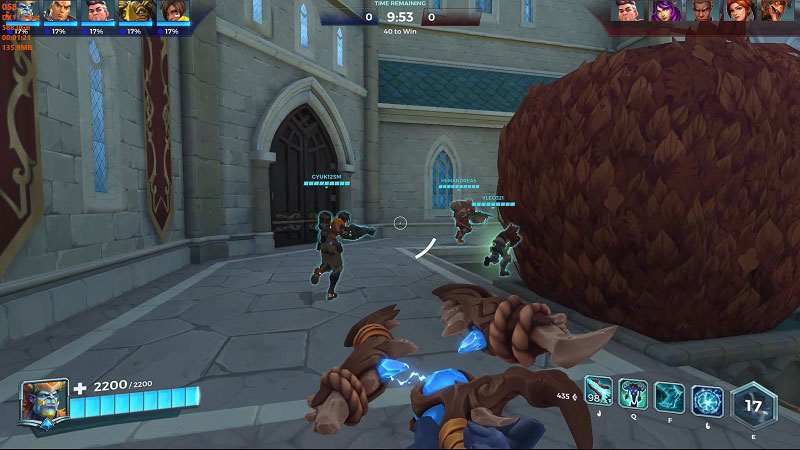Viewport: 800px width, 450px height.
Task: Choose the dark-haired male ally portrait
Action: pyautogui.click(x=96, y=12)
